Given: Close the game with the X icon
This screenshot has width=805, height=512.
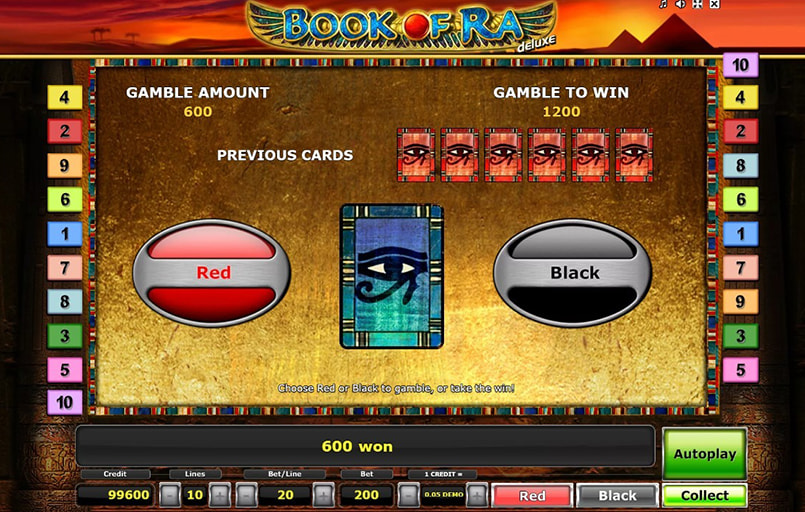Looking at the screenshot, I should point(714,5).
